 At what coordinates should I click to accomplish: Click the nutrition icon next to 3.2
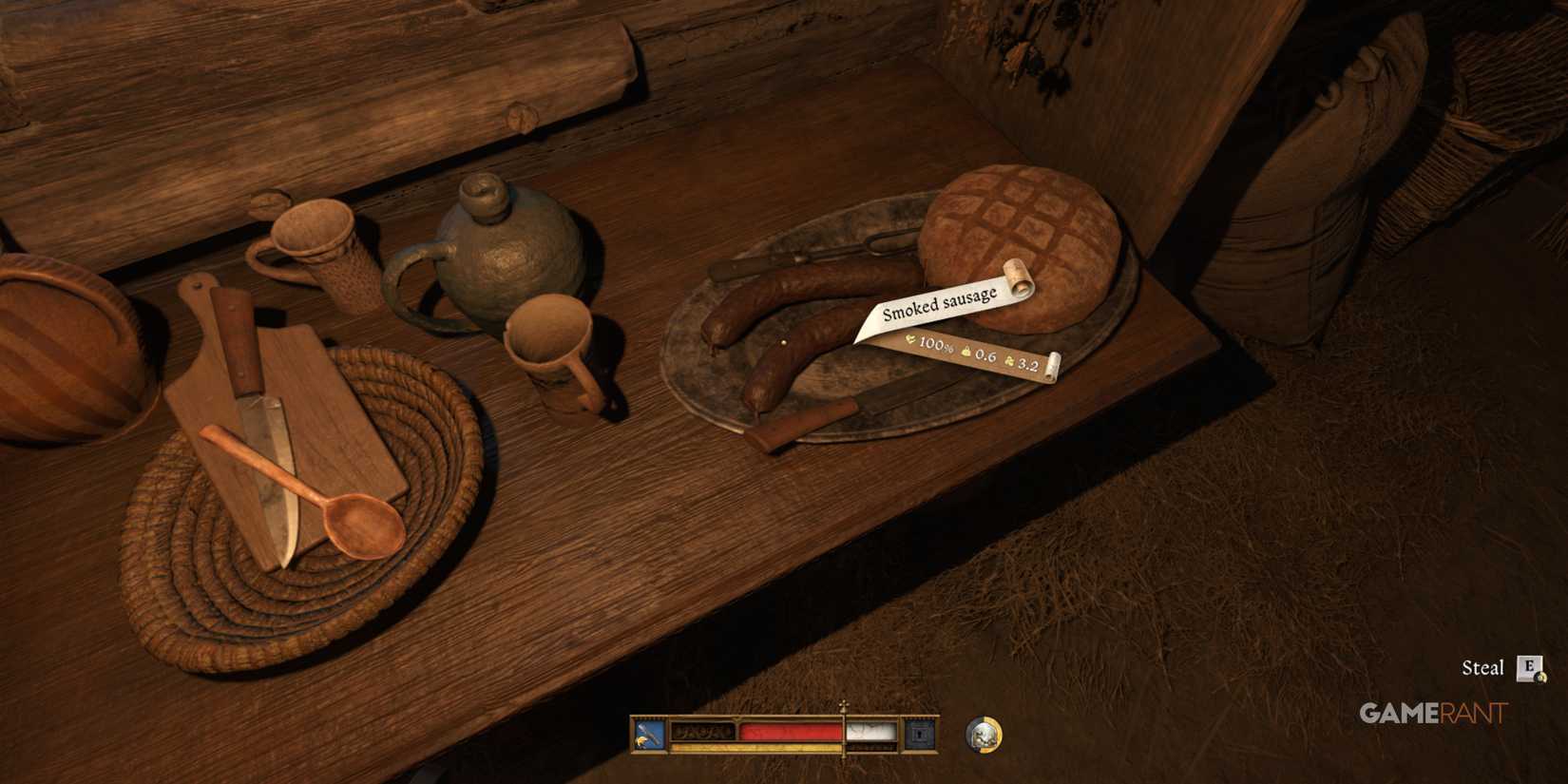point(1009,362)
